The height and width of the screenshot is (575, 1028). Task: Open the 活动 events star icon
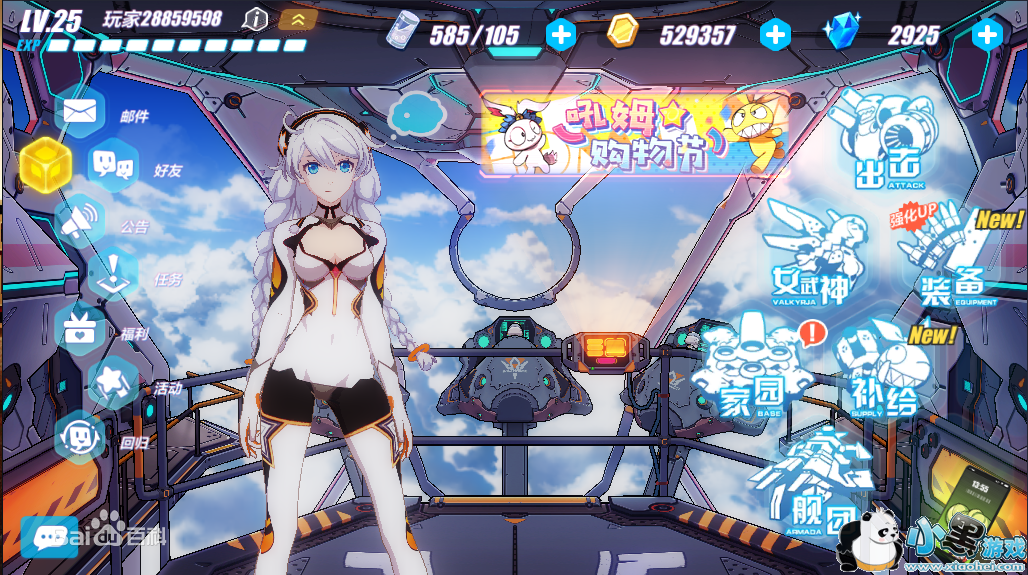(x=112, y=381)
